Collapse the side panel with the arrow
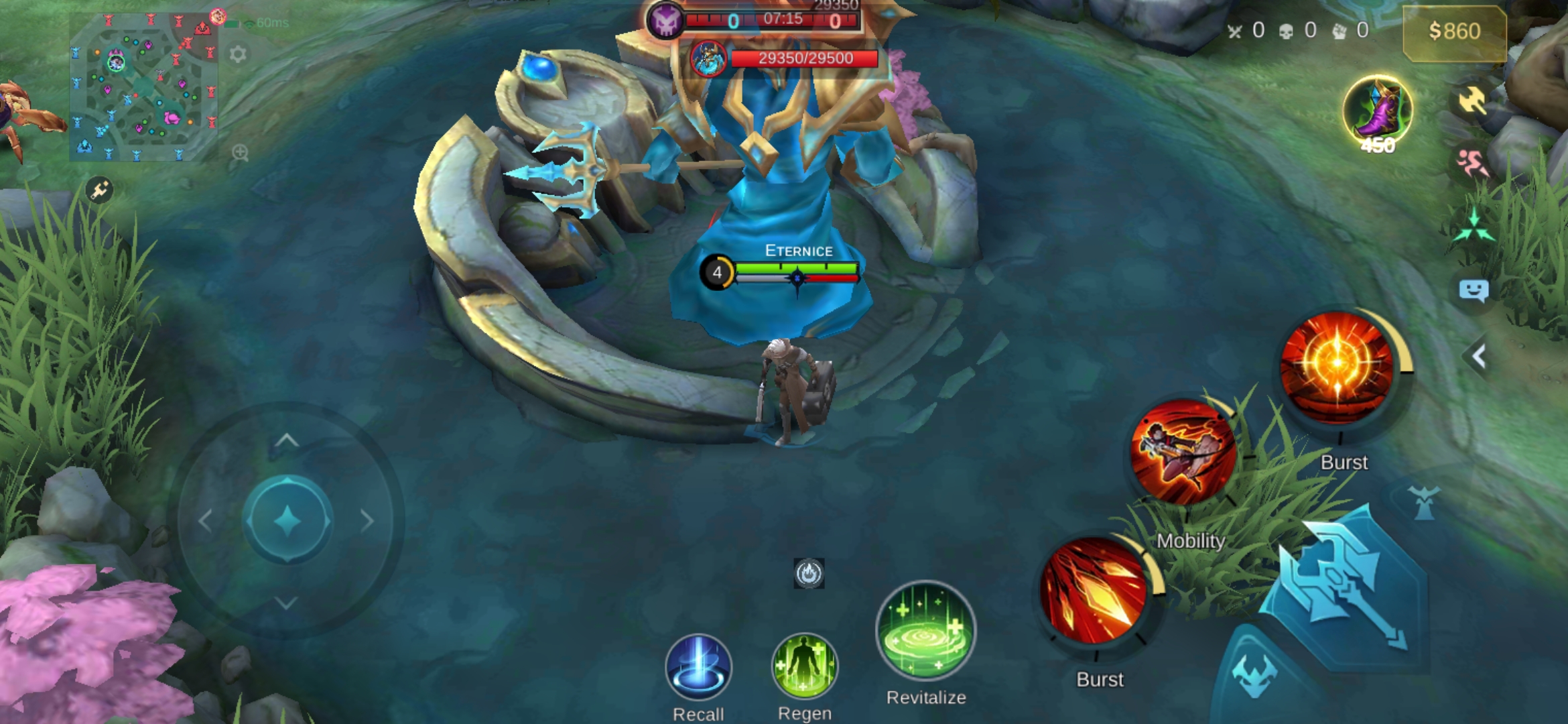Screen dimensions: 1568x724 tap(1479, 357)
